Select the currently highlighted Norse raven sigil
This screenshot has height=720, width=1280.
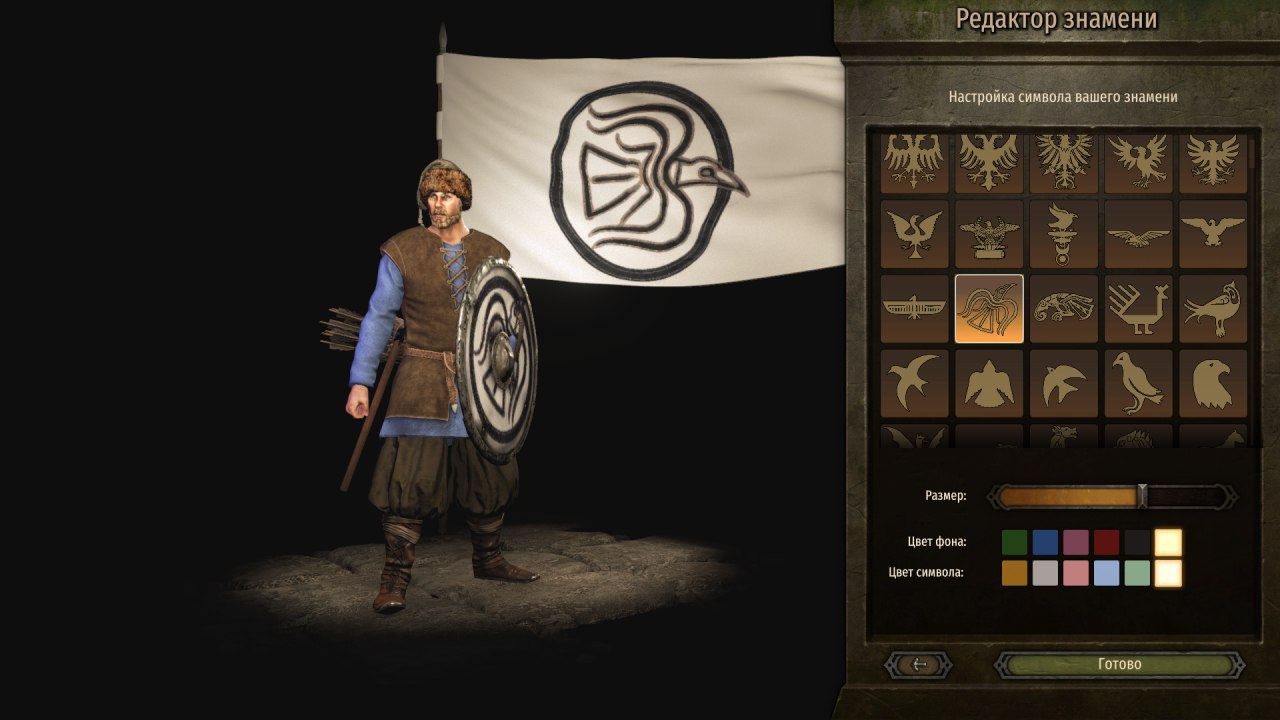click(x=989, y=307)
